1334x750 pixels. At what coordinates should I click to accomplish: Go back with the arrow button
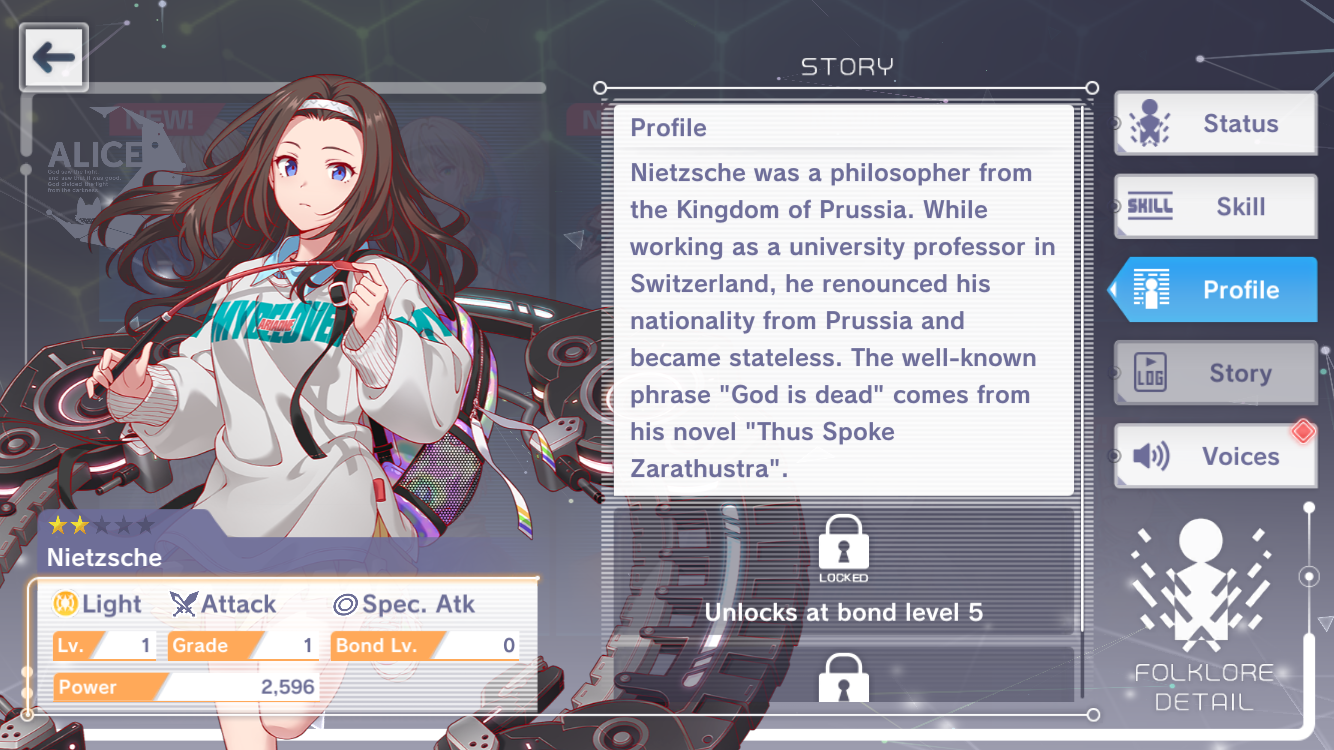tap(54, 58)
